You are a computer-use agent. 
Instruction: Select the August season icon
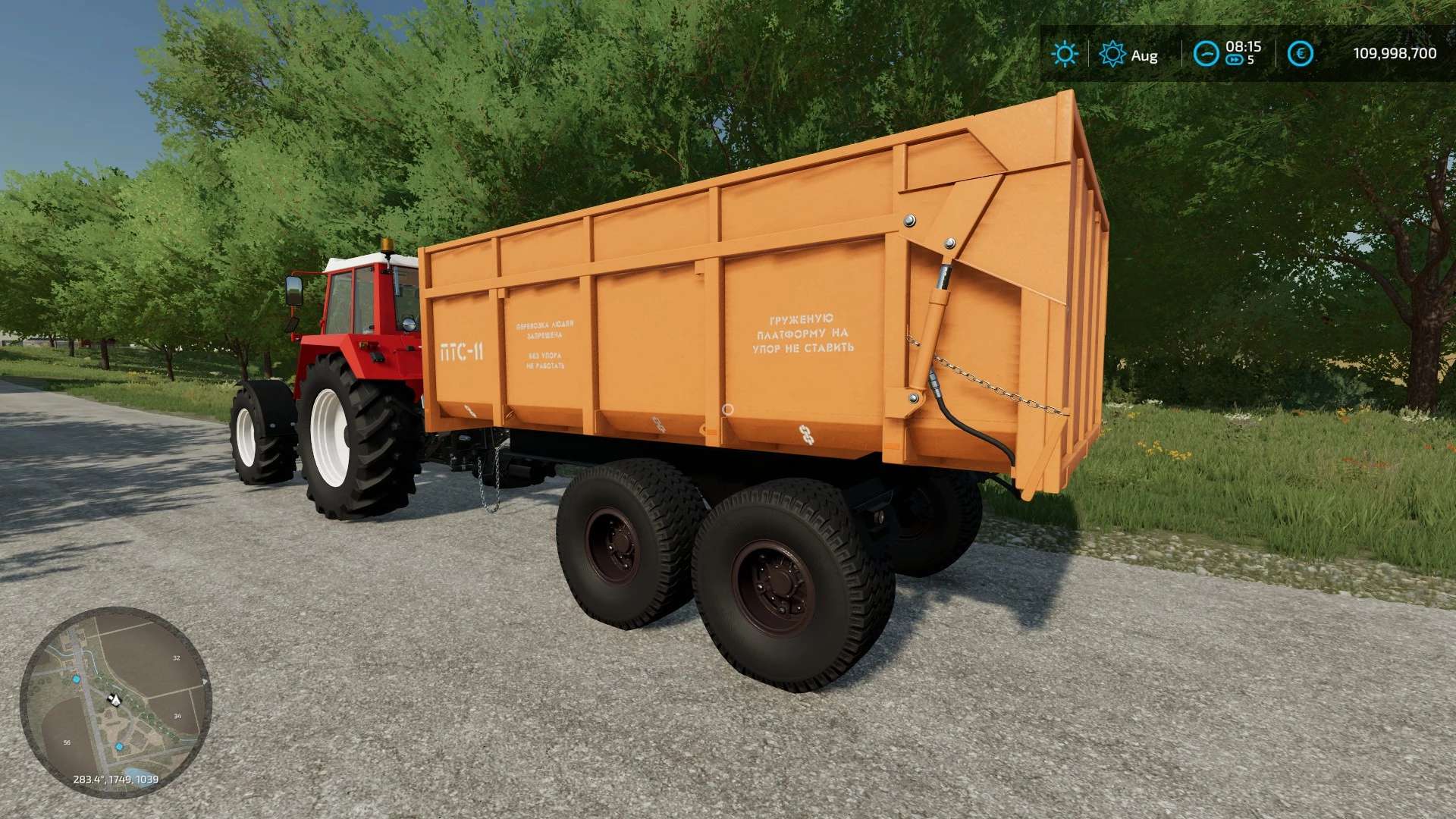tap(1112, 54)
